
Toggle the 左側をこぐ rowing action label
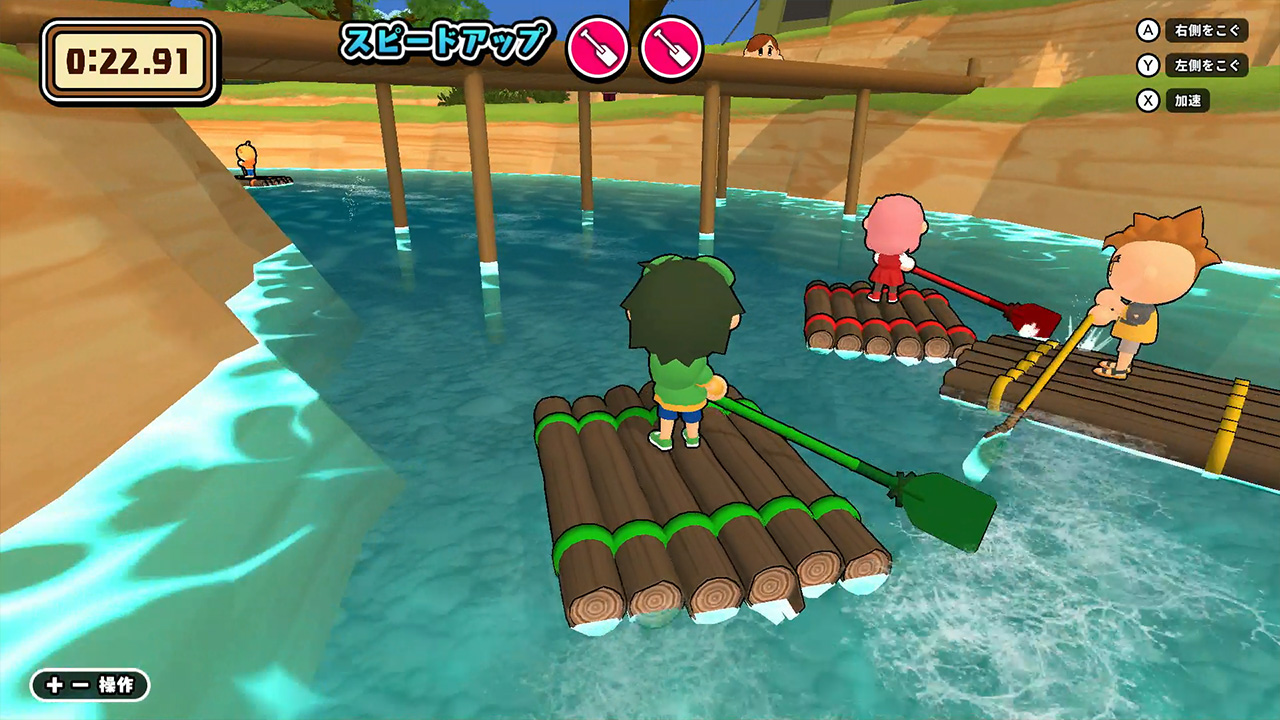[x=1205, y=66]
